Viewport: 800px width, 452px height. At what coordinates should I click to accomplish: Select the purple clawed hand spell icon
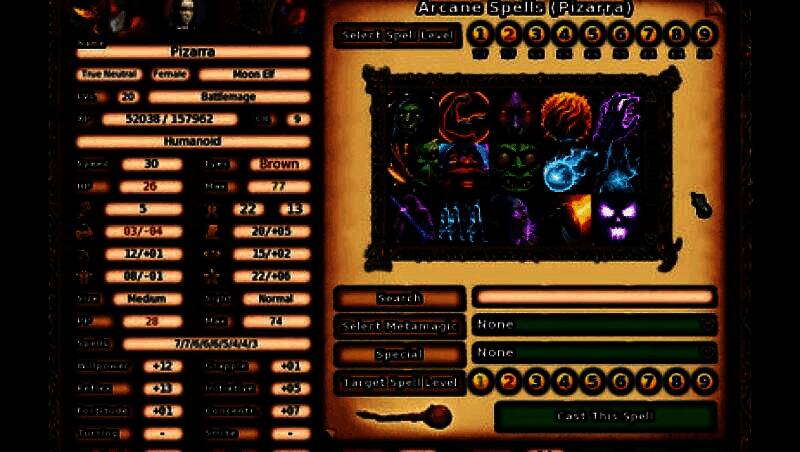point(619,115)
